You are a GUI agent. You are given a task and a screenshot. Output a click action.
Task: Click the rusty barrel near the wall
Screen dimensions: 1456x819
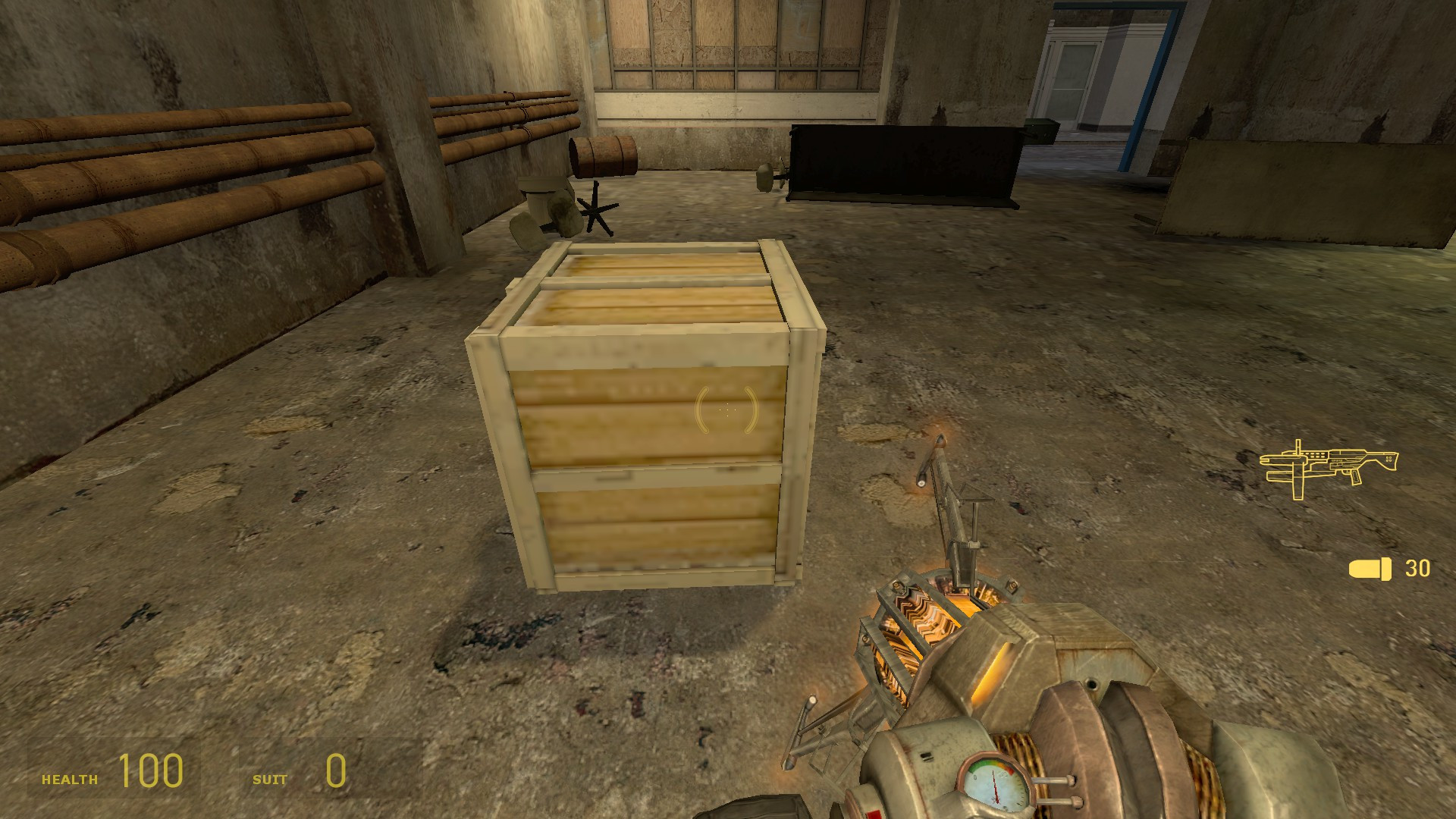[603, 155]
